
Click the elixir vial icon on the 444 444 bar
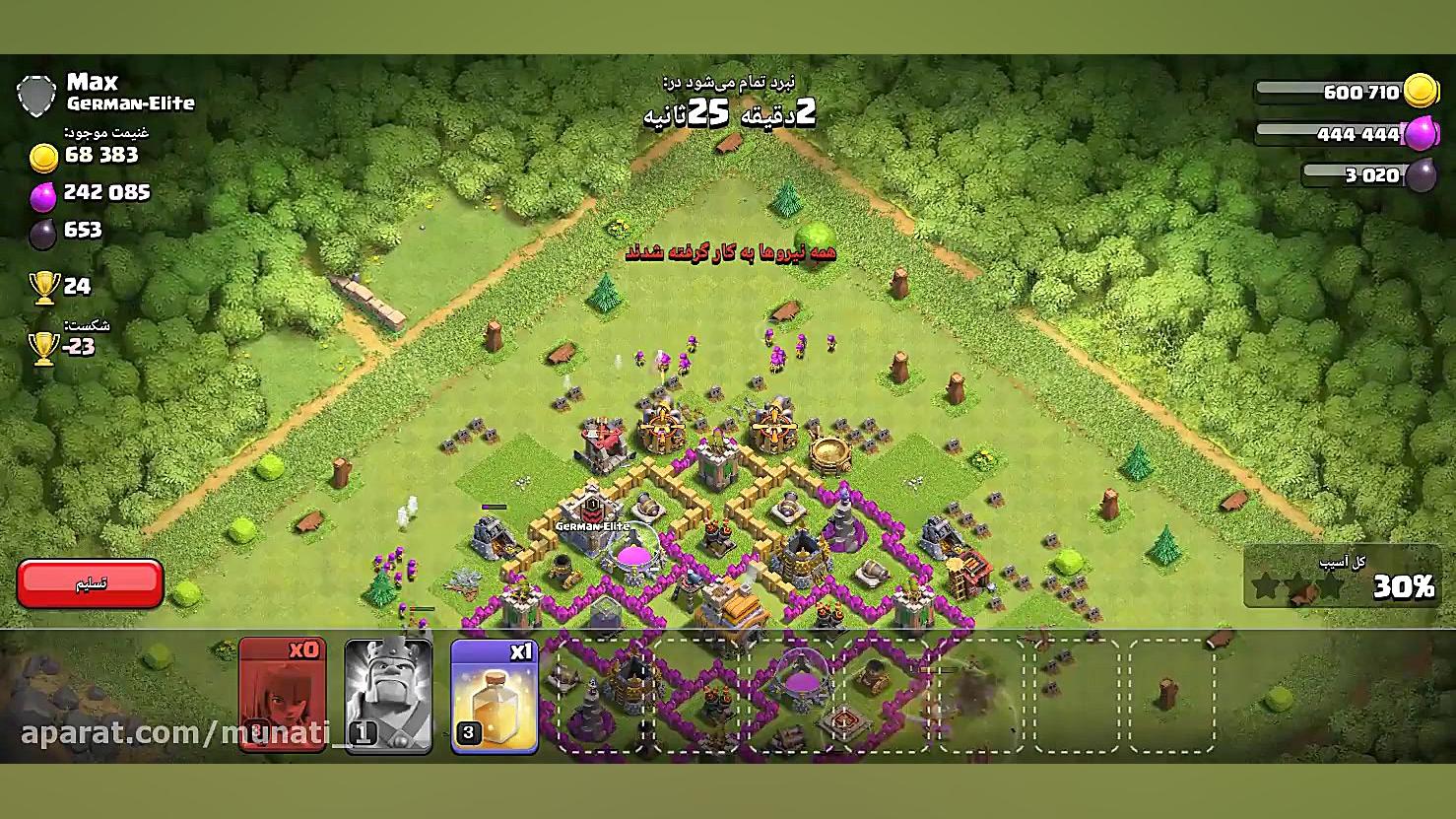pos(1421,134)
